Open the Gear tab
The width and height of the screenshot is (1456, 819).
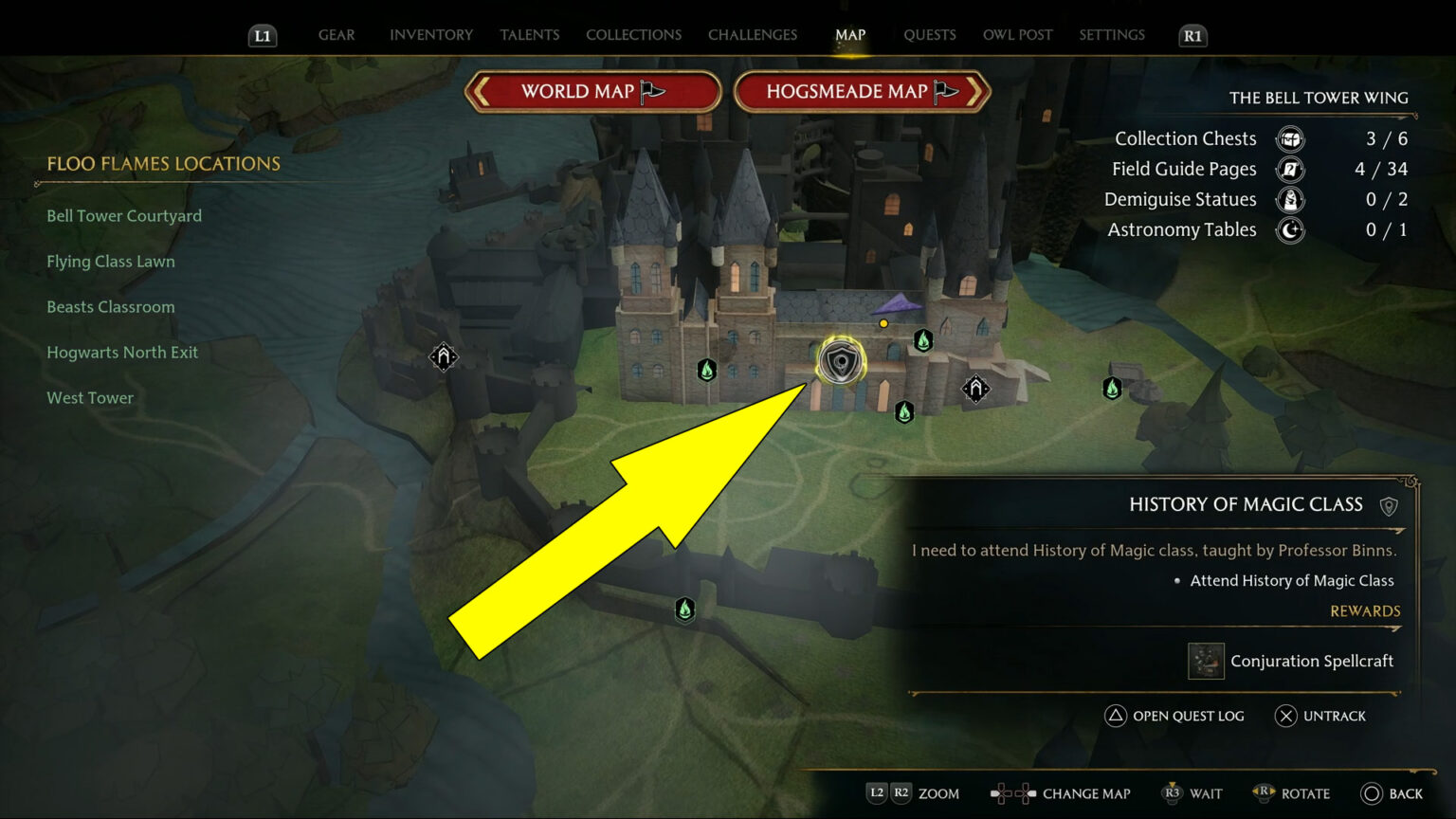(337, 35)
